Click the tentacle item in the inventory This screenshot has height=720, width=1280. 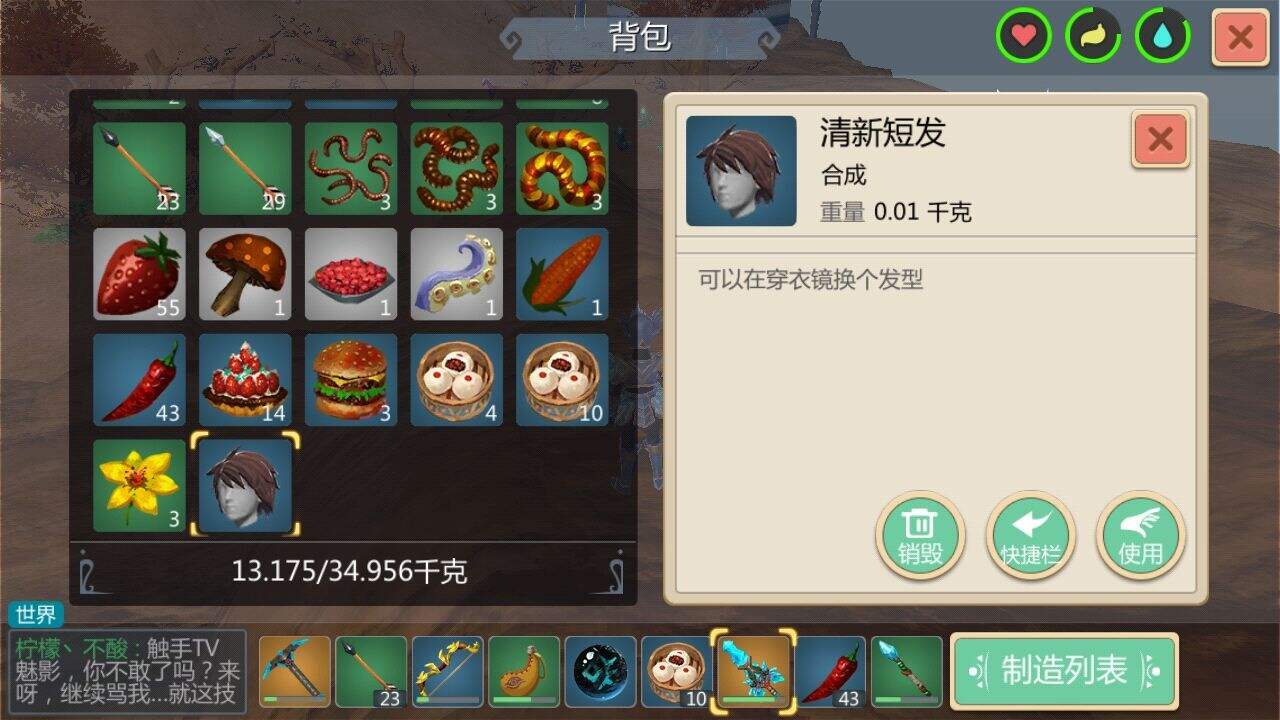pyautogui.click(x=457, y=275)
